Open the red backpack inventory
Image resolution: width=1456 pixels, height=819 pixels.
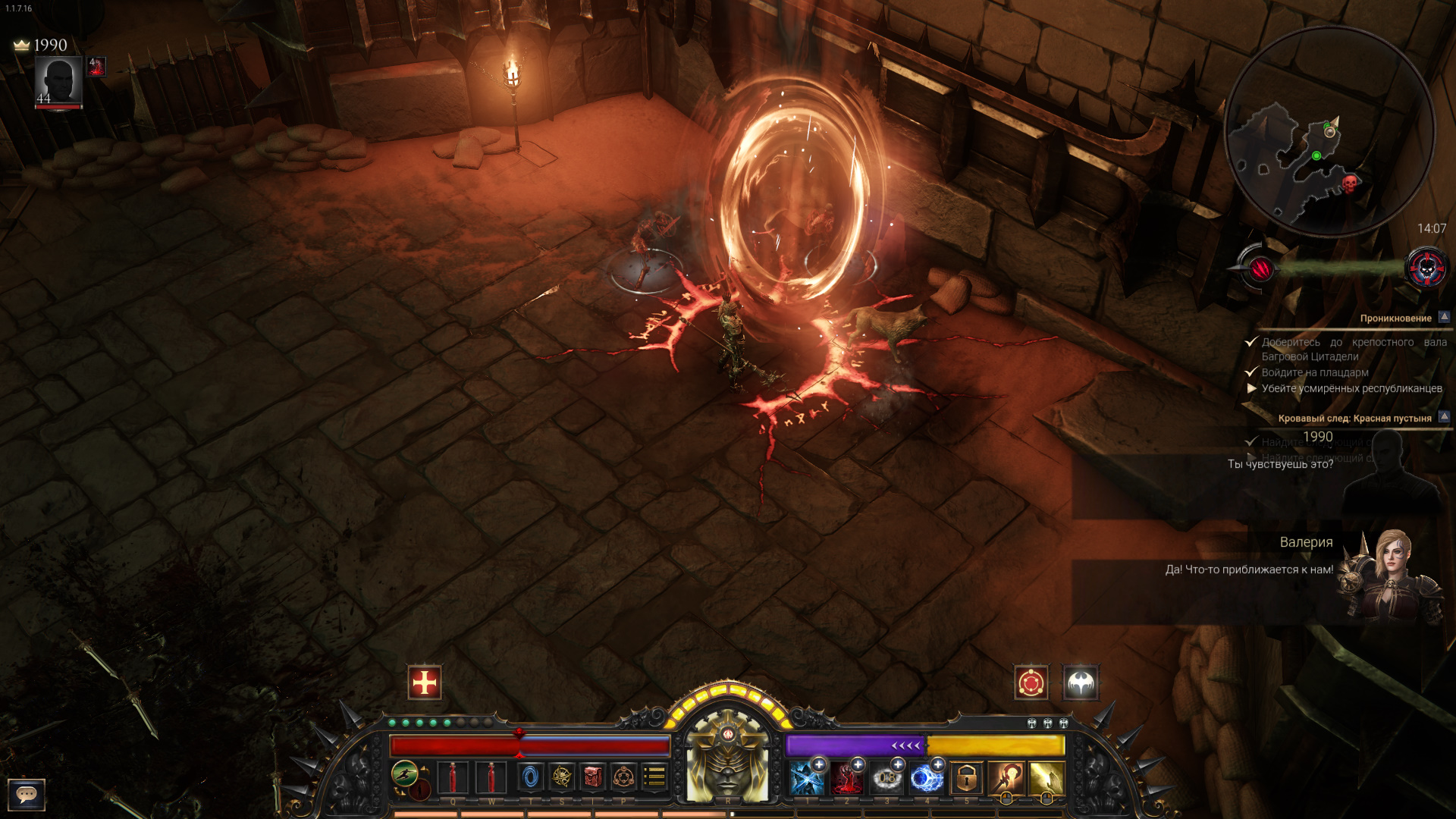coord(593,777)
